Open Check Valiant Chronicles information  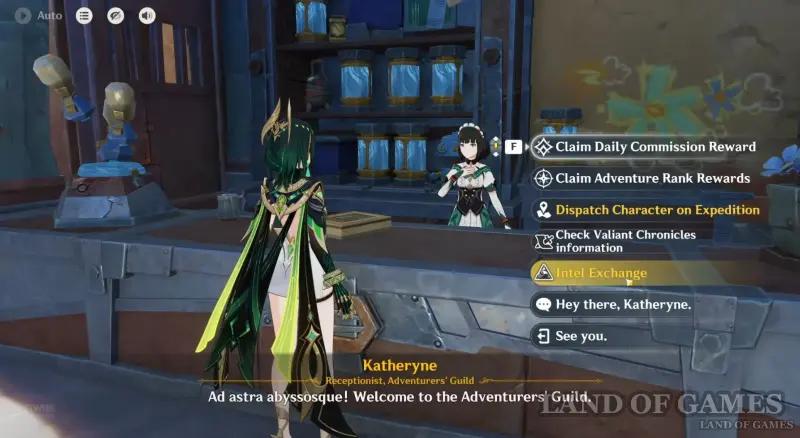pos(640,241)
